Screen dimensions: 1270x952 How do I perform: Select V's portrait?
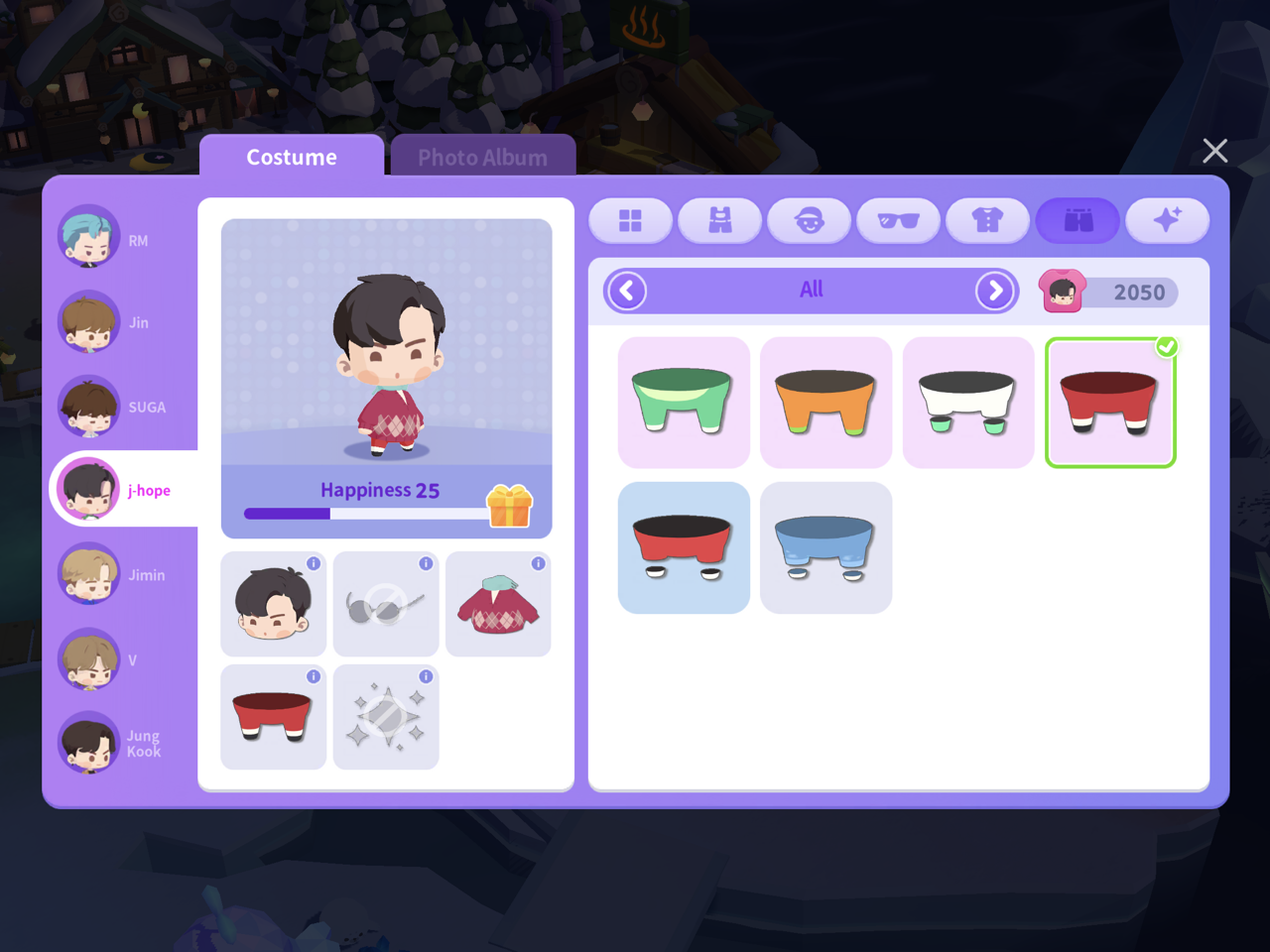coord(89,659)
